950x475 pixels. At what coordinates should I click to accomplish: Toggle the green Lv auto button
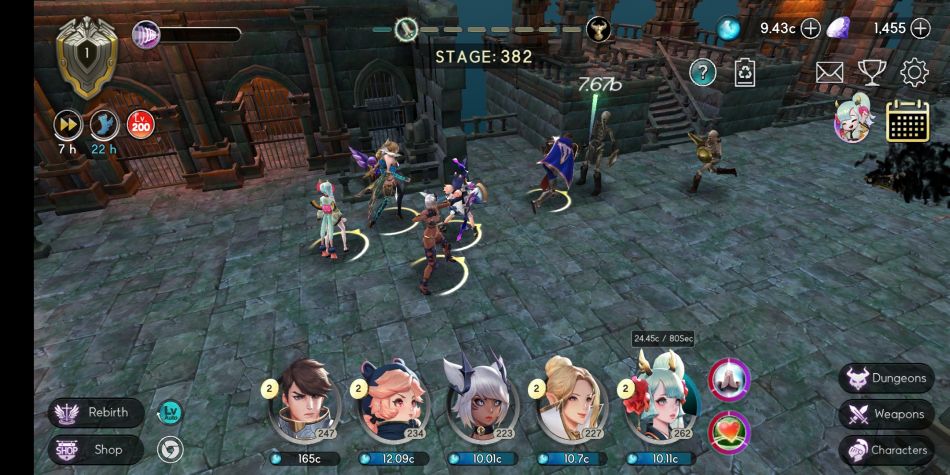click(x=170, y=412)
